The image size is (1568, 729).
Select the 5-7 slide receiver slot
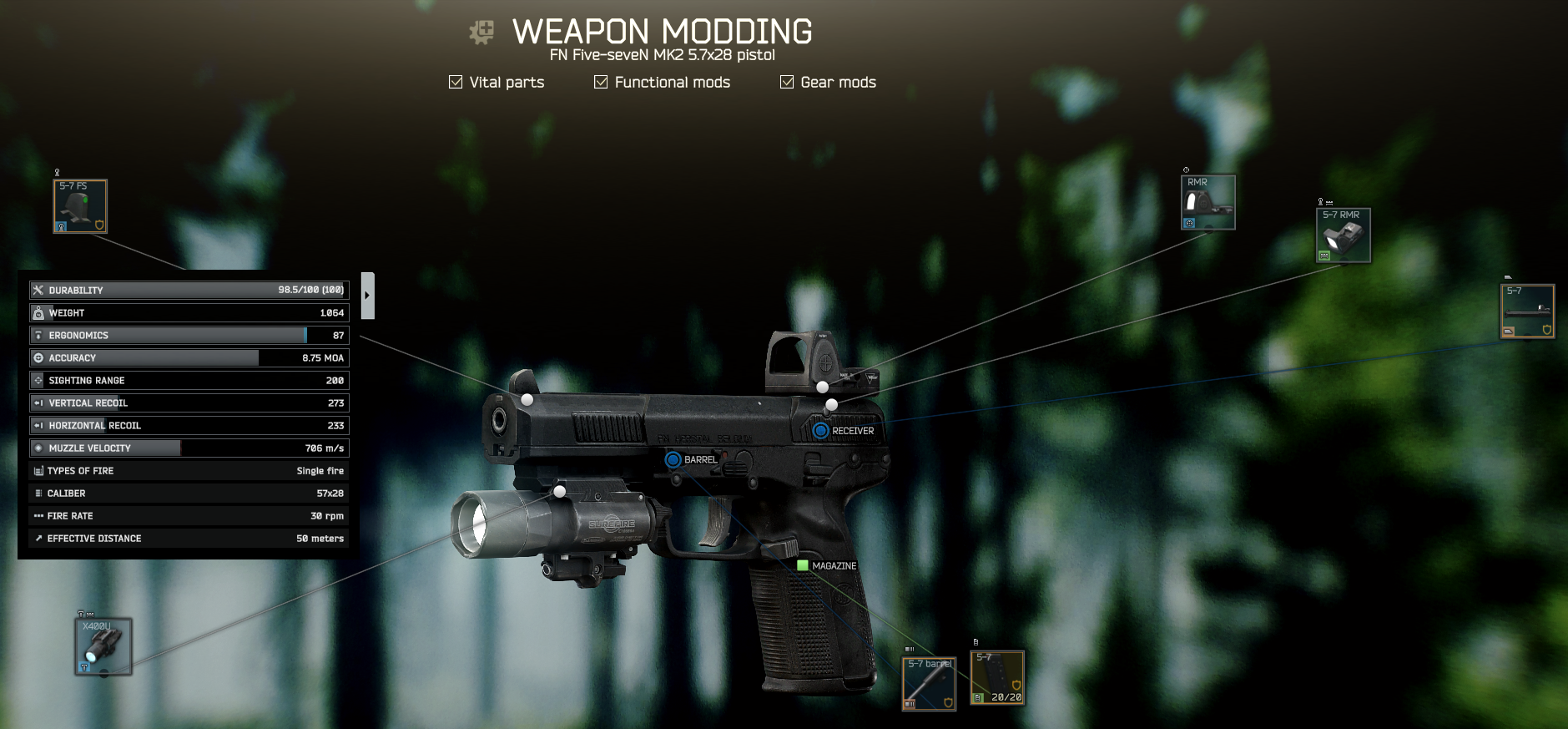(x=1527, y=311)
